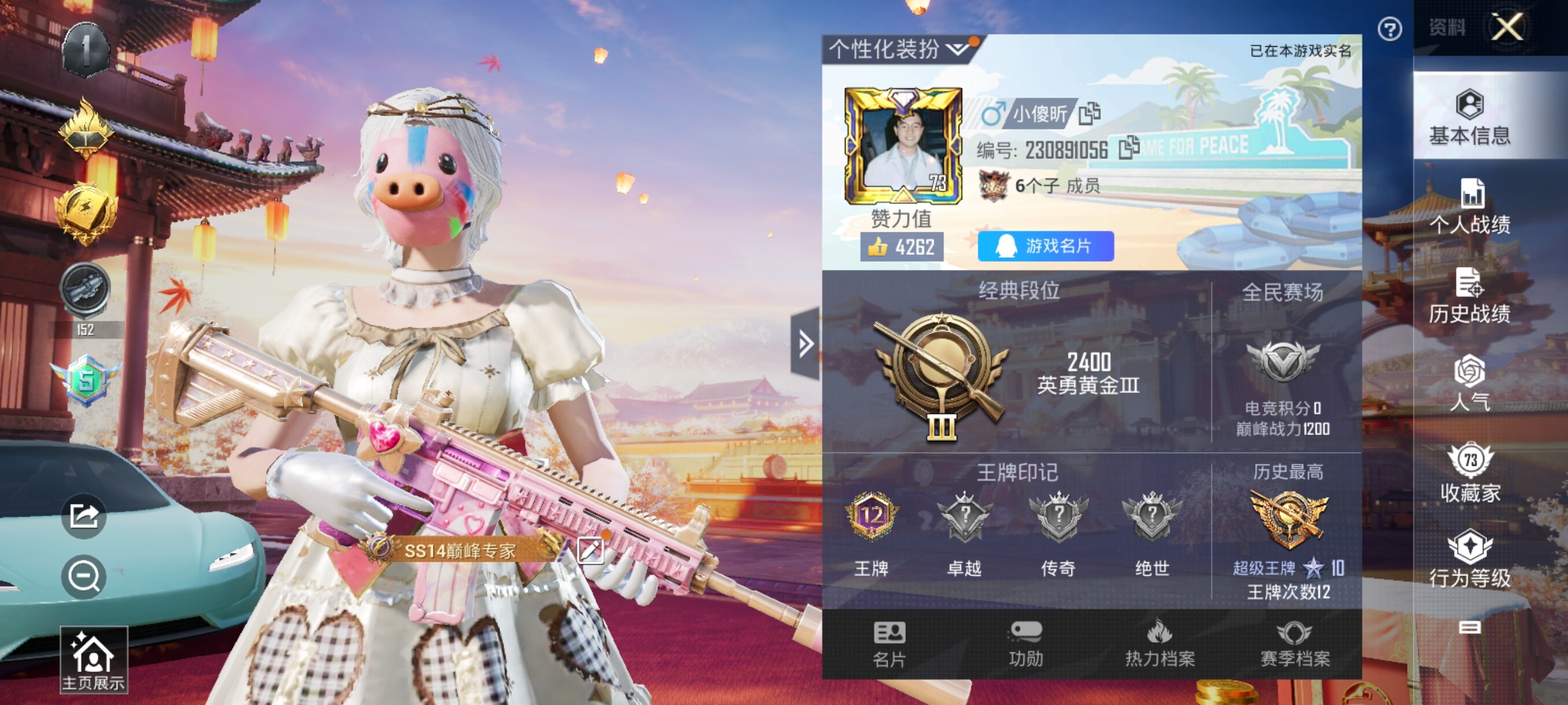The width and height of the screenshot is (1568, 705).
Task: Collapse the panel with the arrow handle
Action: pos(805,344)
